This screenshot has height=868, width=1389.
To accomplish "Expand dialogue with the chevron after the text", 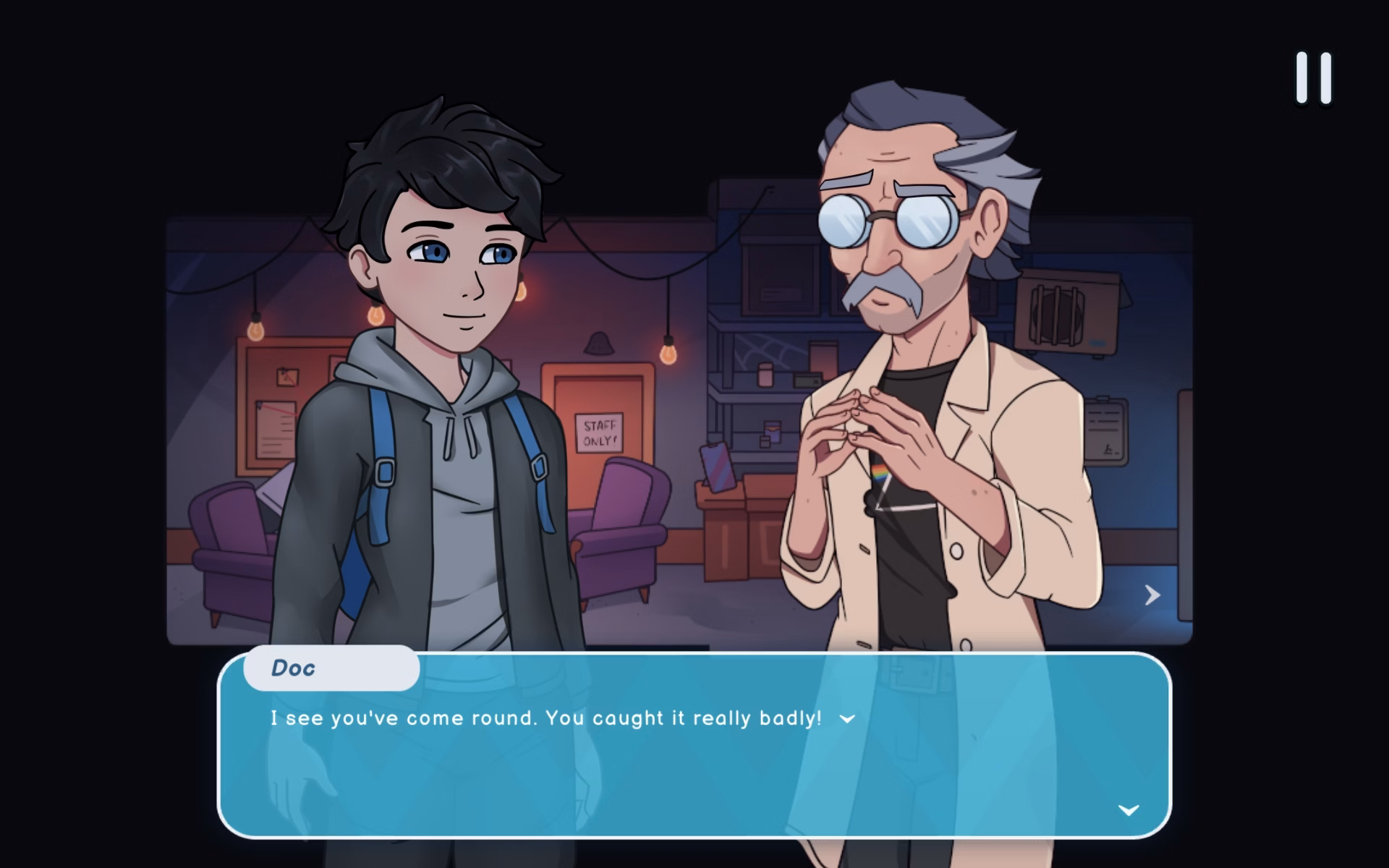I will pos(846,718).
